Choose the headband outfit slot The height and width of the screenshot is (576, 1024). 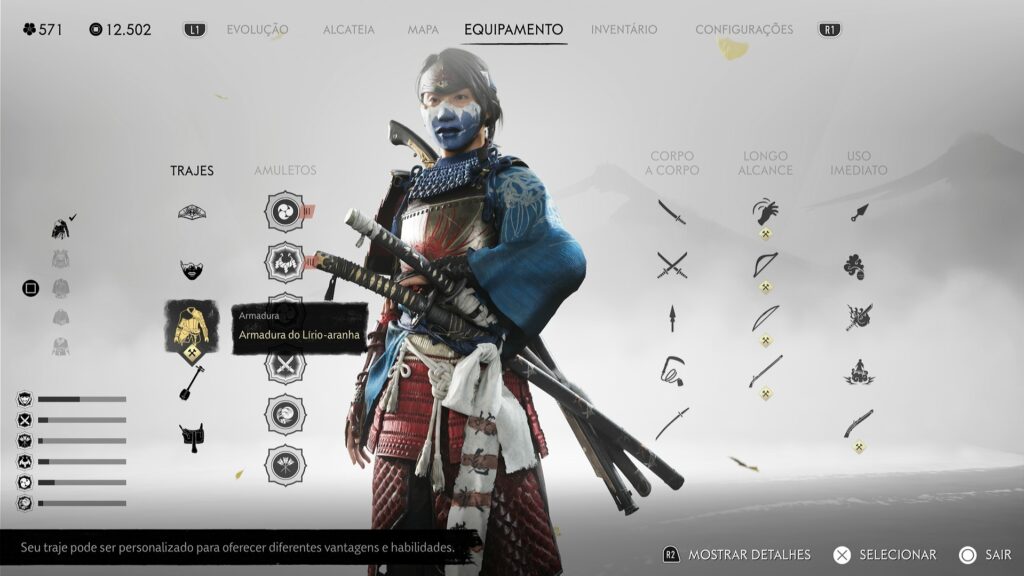coord(192,212)
